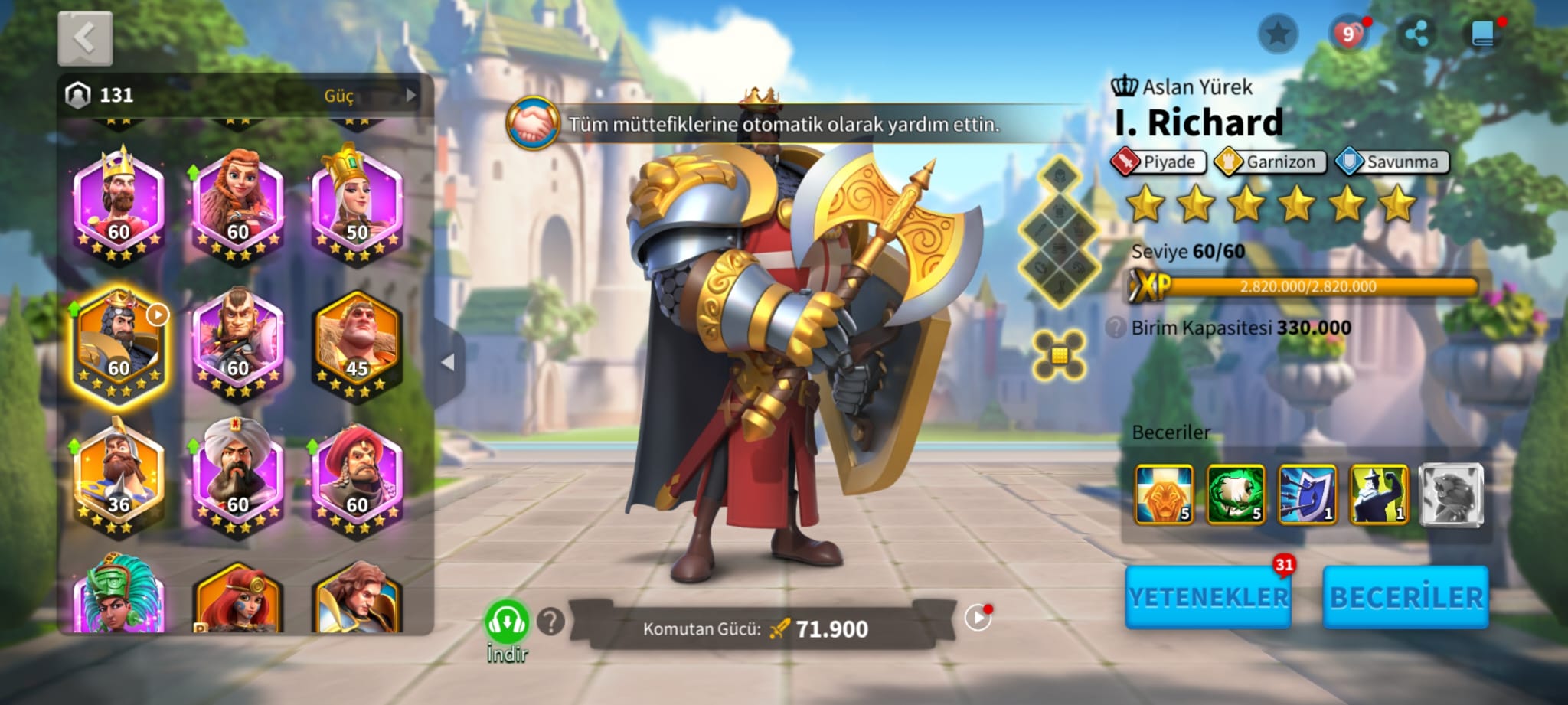Go back with the arrow button
The image size is (1568, 705).
[x=85, y=38]
